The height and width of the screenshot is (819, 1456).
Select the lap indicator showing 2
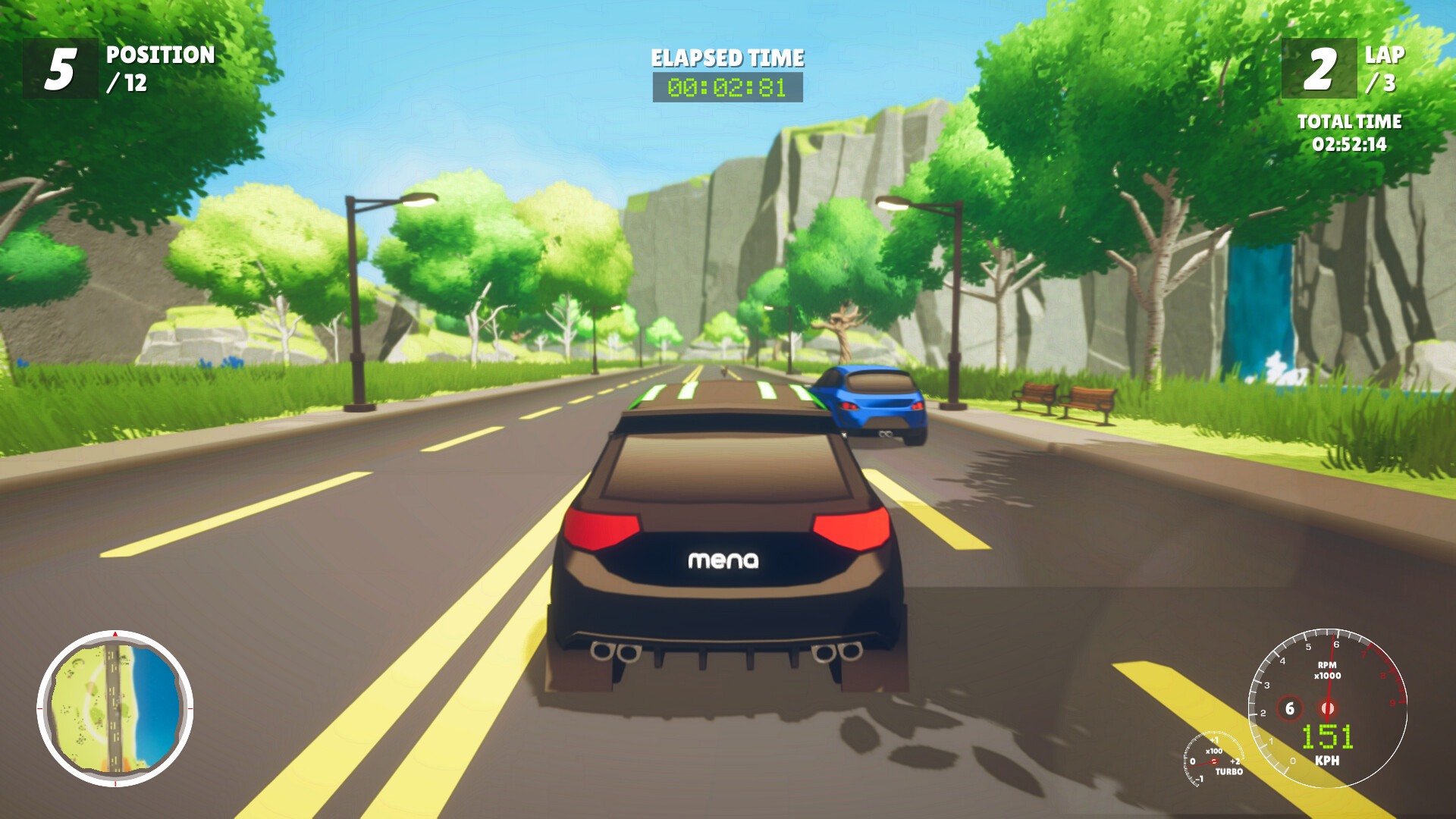(x=1319, y=68)
